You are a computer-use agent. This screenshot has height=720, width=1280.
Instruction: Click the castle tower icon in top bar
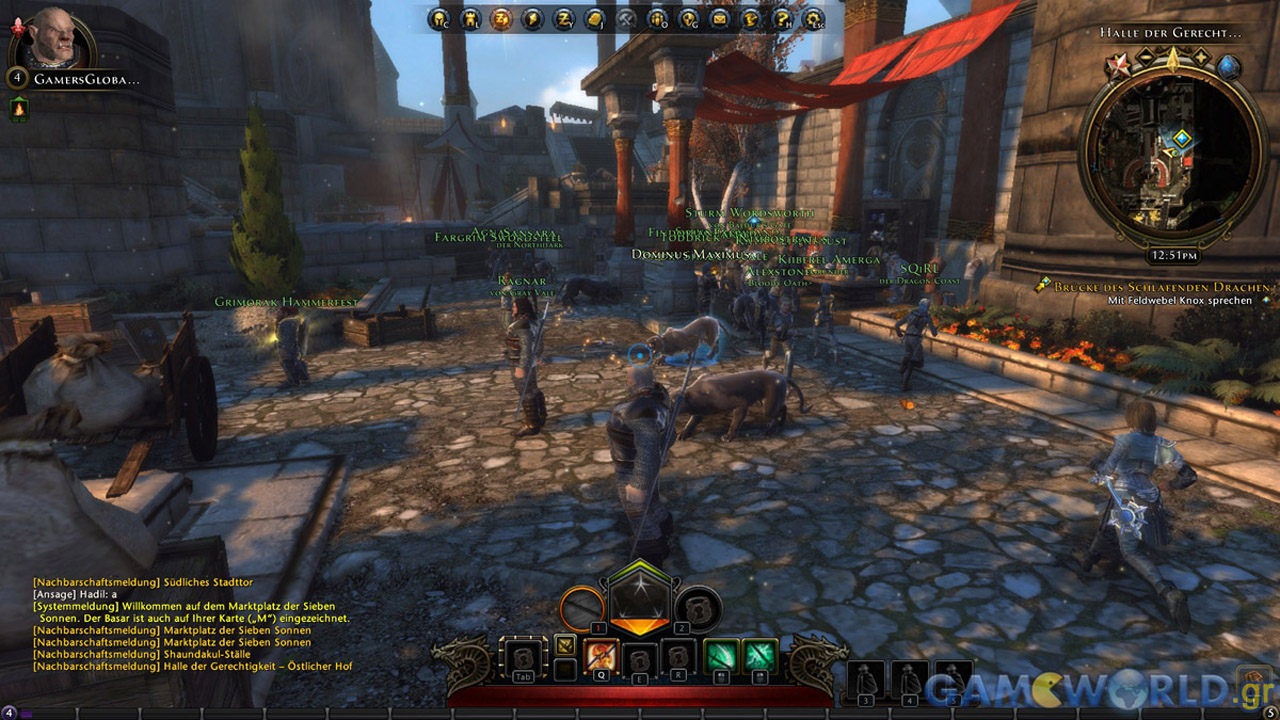(468, 18)
